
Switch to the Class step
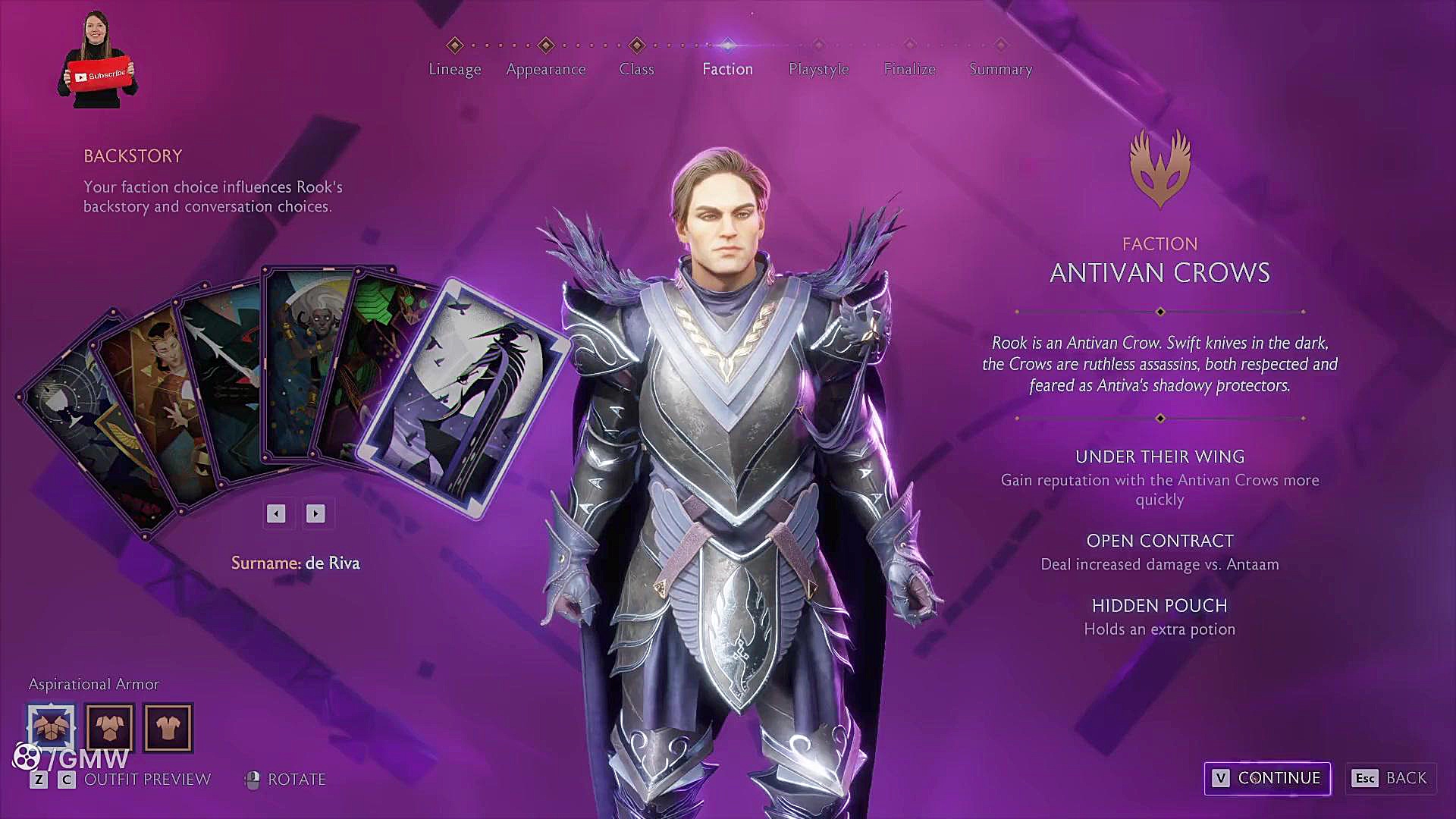point(636,68)
